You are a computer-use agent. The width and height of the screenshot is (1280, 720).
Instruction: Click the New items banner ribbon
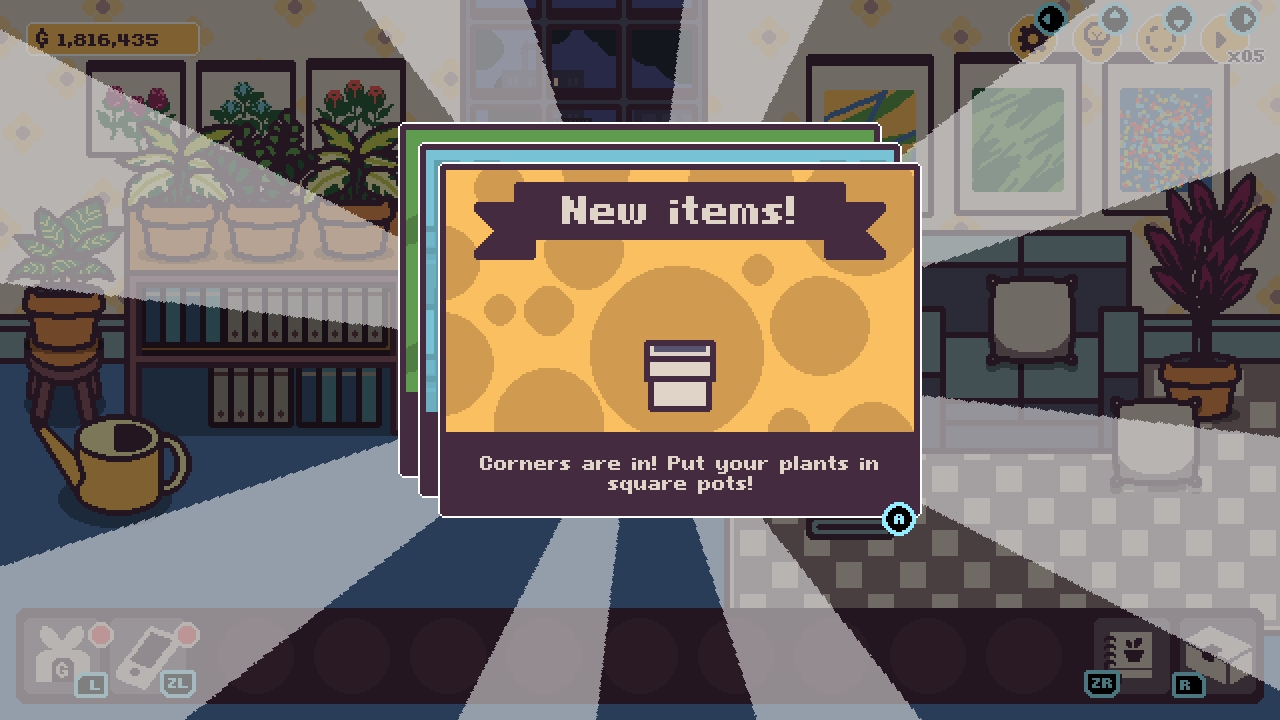pos(679,210)
